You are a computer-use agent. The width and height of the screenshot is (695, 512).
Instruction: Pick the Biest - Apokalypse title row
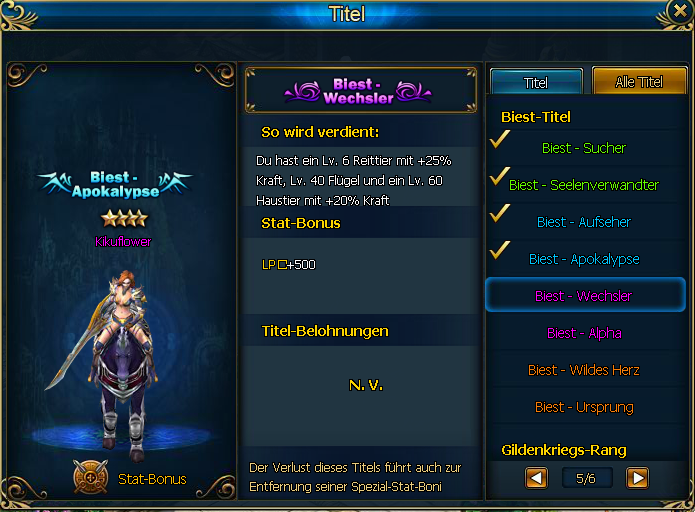click(584, 259)
